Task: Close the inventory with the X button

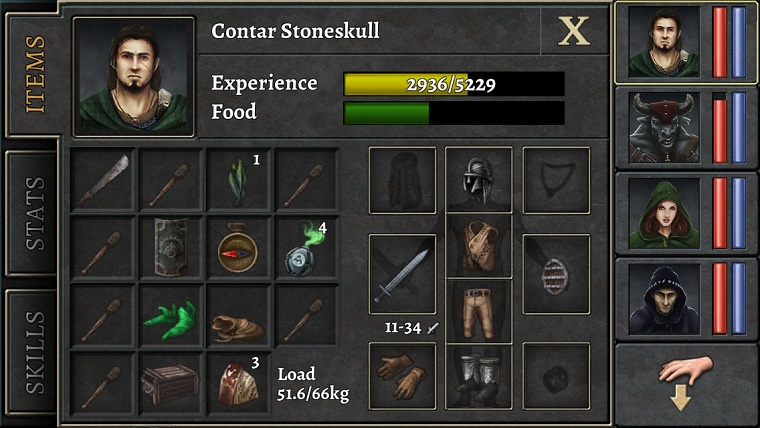Action: pos(574,31)
